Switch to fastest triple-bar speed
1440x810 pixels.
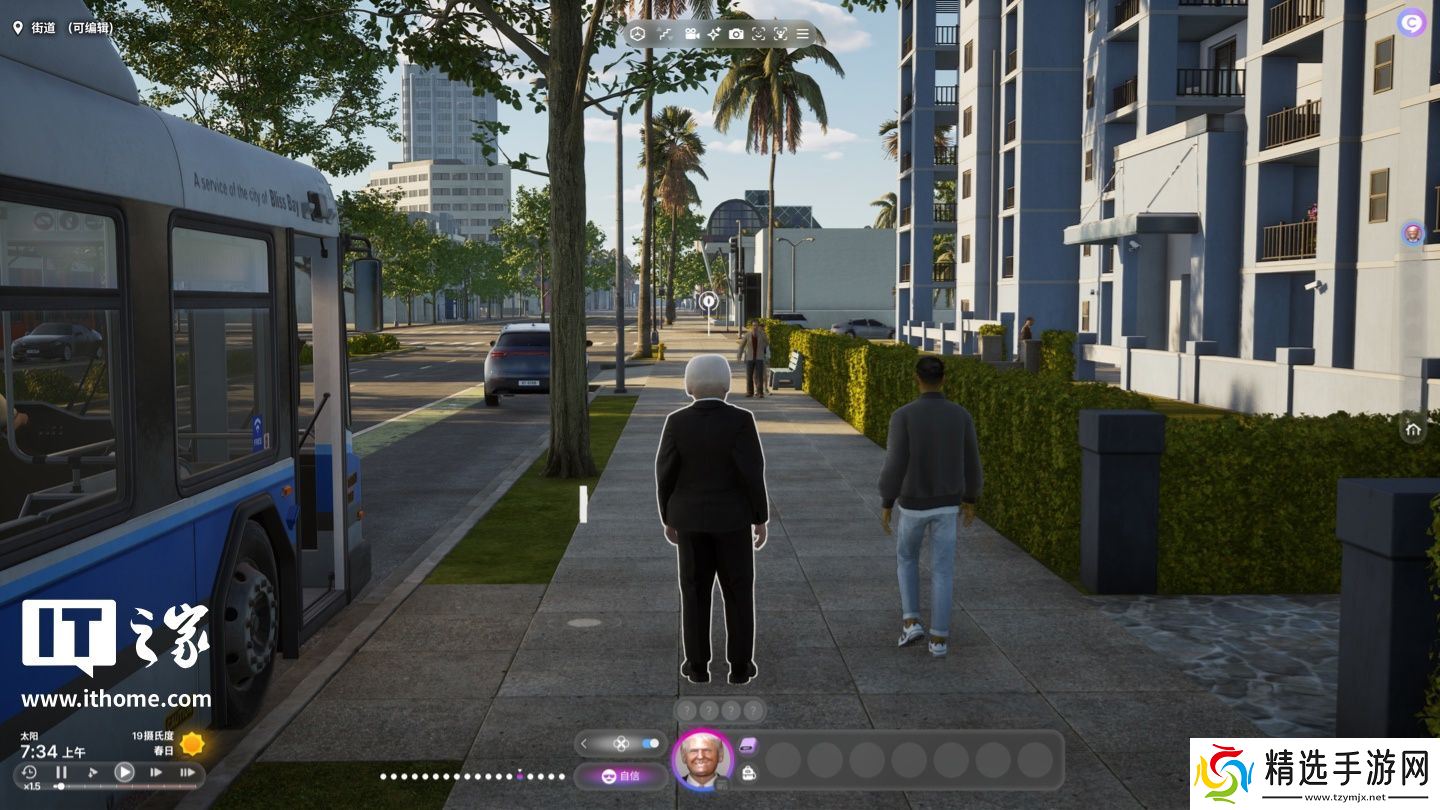pyautogui.click(x=187, y=772)
